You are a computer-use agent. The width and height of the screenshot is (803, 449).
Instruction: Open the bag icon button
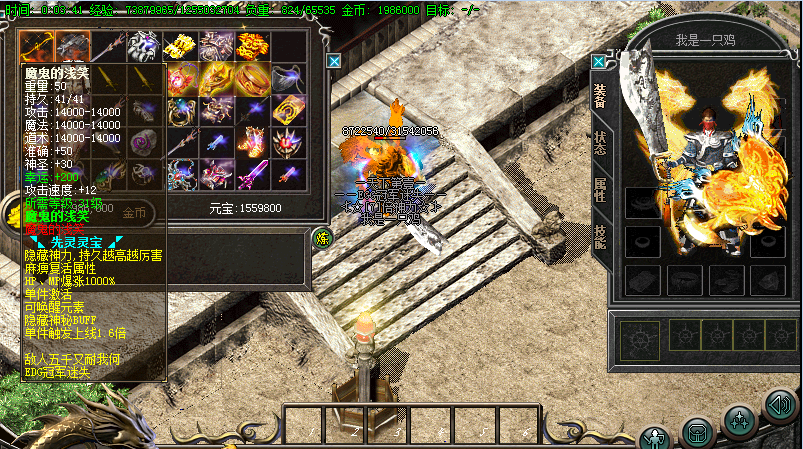pos(697,432)
